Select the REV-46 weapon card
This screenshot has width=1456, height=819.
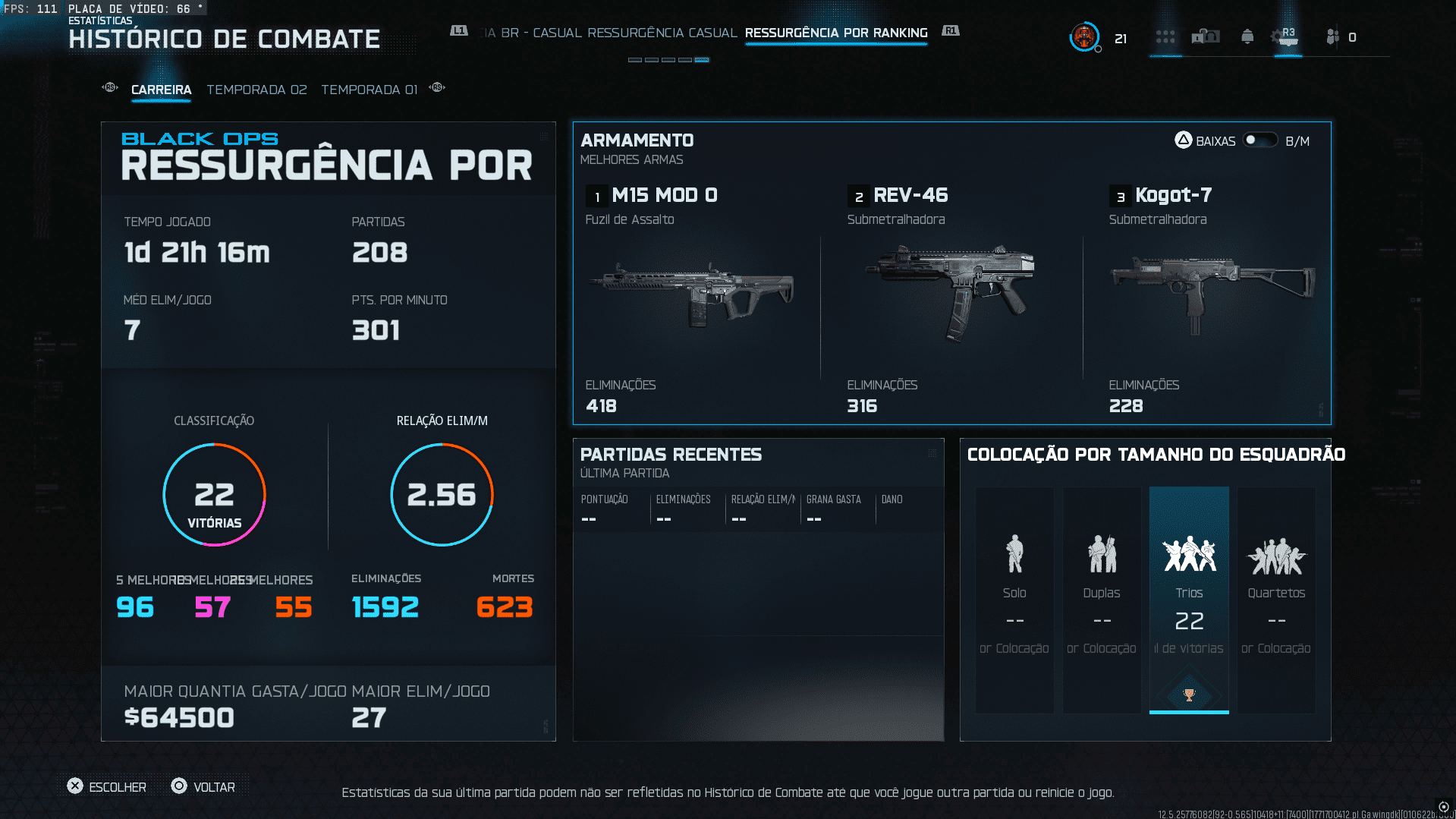coord(952,296)
